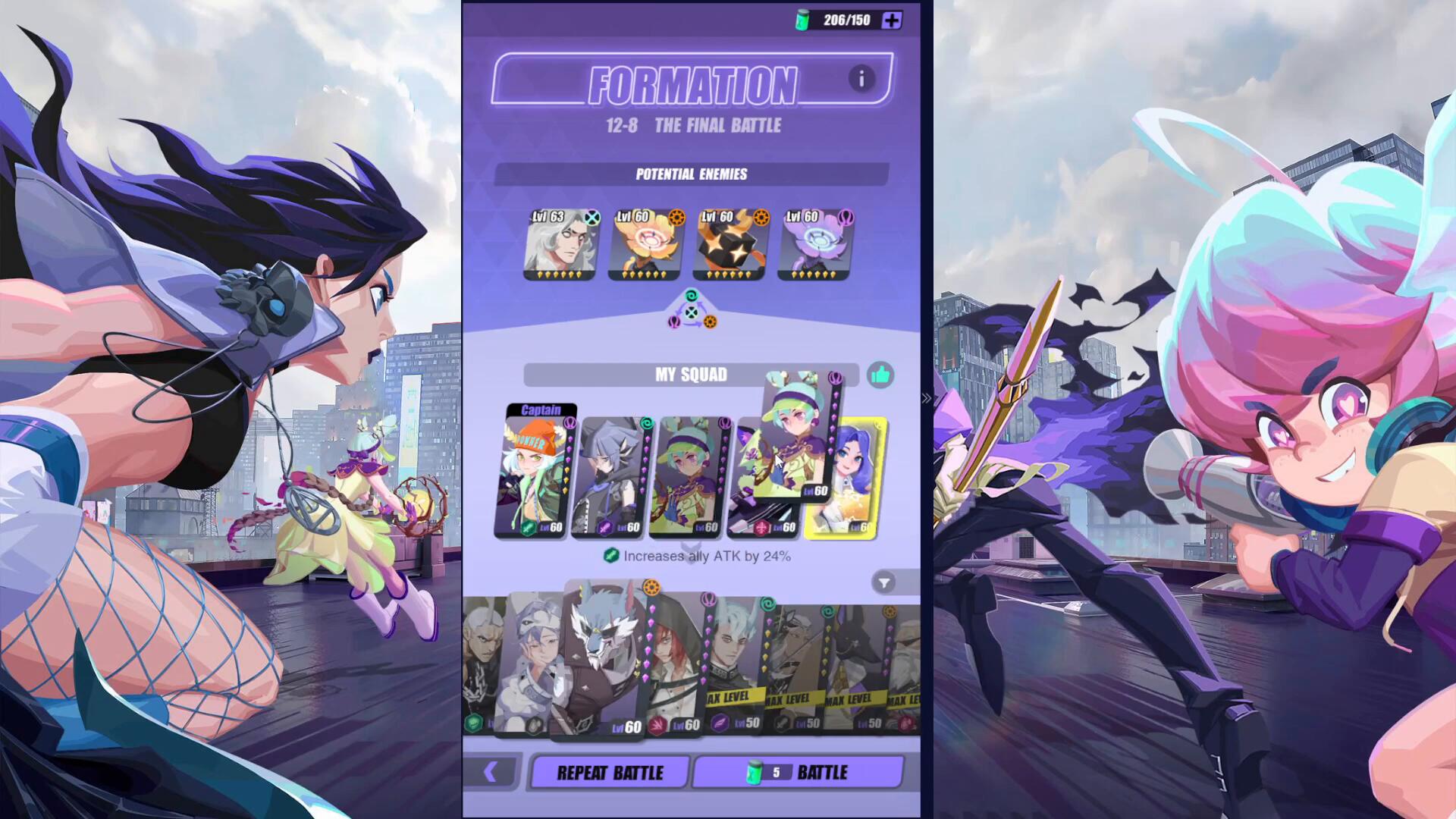Inspect the Lvl 63 white-haired enemy
The width and height of the screenshot is (1456, 819).
[x=560, y=244]
